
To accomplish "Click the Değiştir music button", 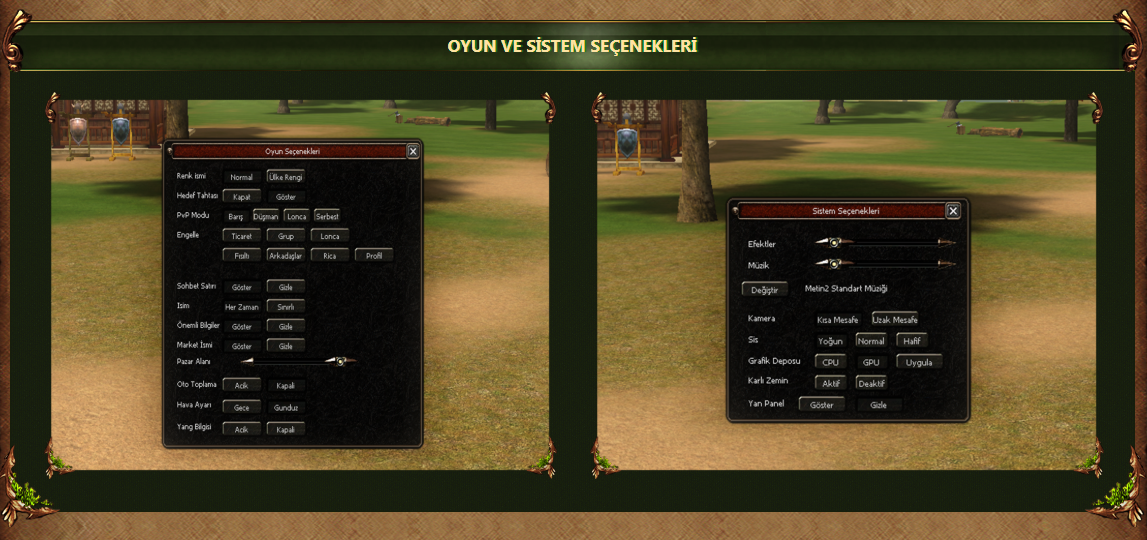I will point(764,289).
